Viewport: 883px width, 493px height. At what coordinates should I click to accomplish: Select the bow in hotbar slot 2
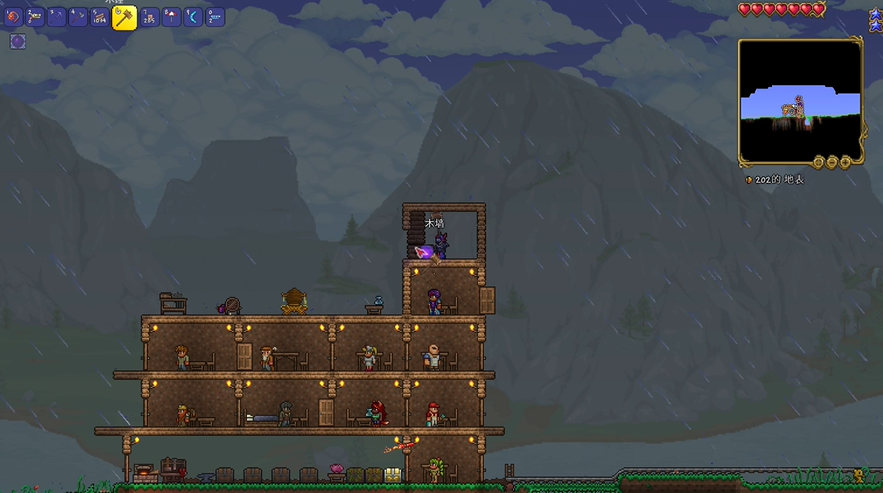[x=35, y=17]
